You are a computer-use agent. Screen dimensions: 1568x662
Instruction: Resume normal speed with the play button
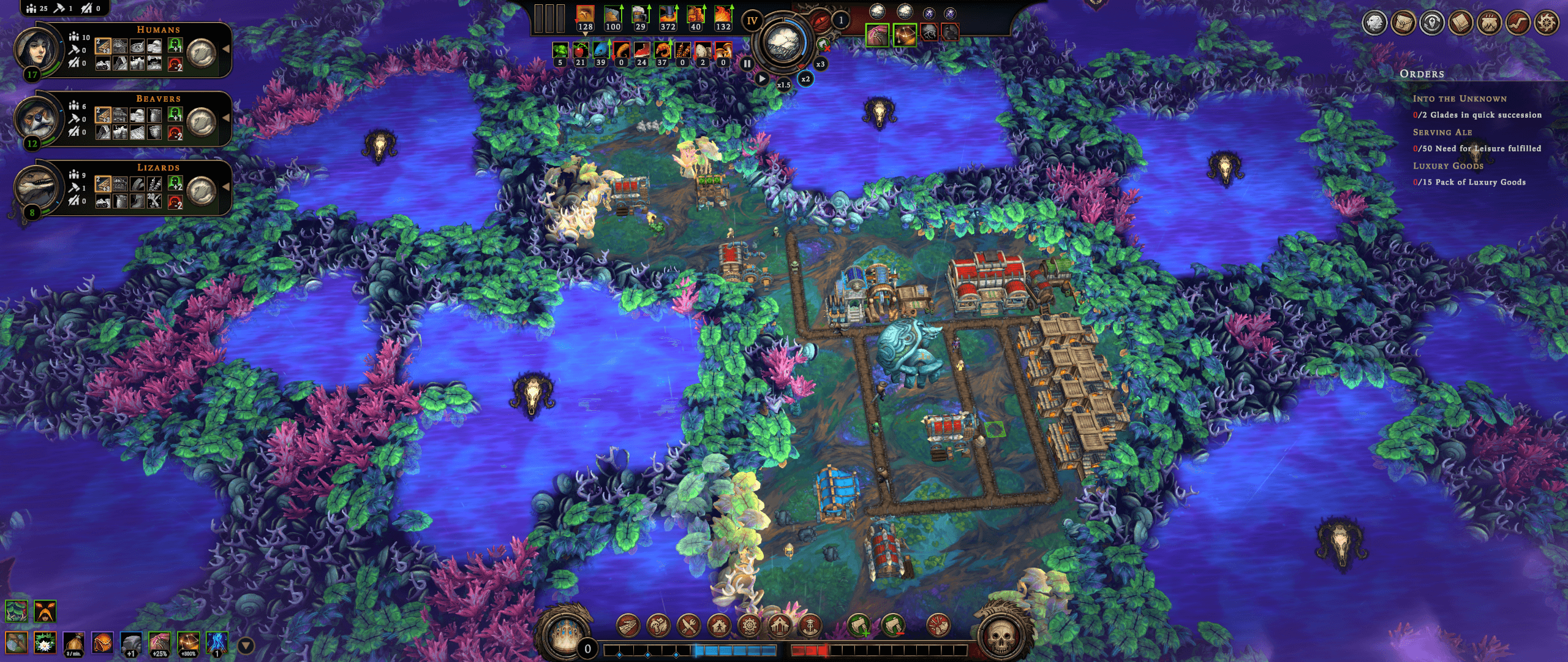761,78
